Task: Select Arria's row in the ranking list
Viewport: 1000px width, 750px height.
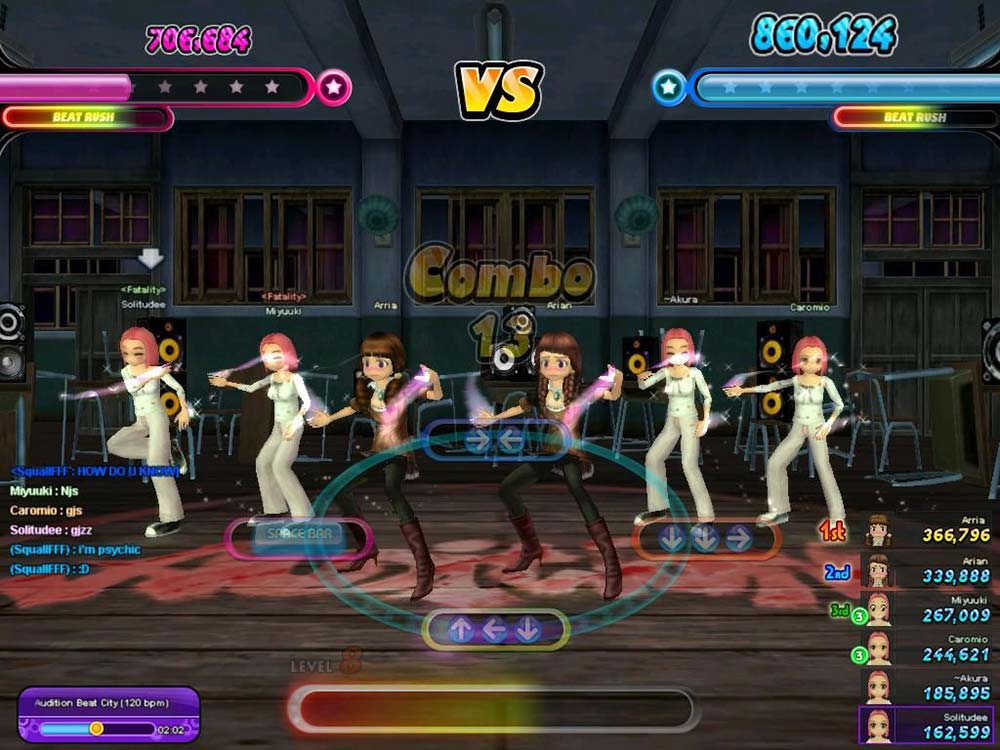Action: [x=928, y=529]
